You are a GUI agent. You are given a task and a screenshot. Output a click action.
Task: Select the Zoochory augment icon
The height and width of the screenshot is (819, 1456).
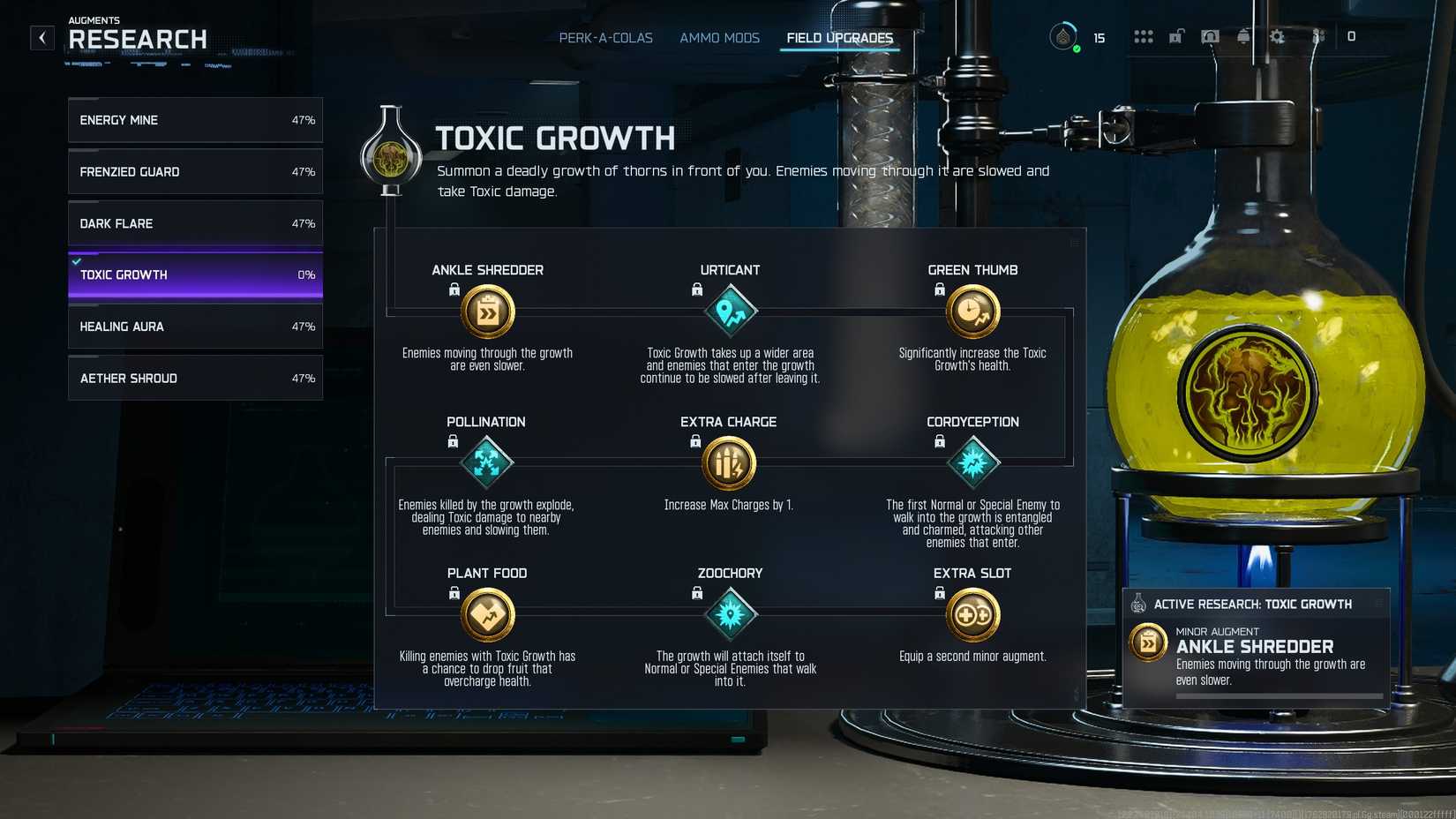coord(730,614)
